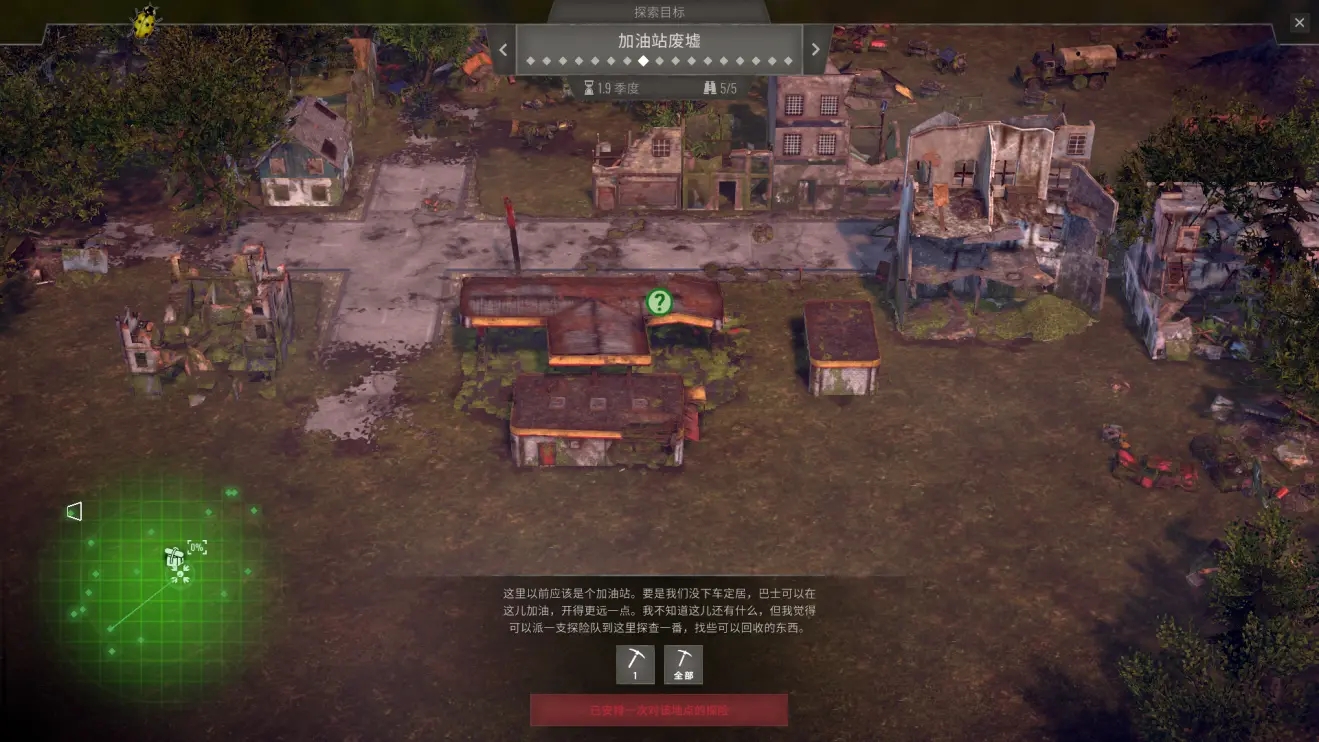
Task: Select the backpack expedition marker on radar
Action: pos(177,560)
